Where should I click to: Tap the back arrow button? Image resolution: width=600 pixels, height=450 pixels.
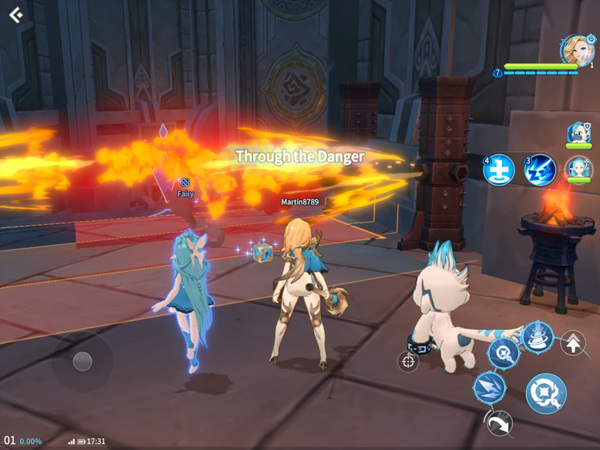[x=16, y=15]
